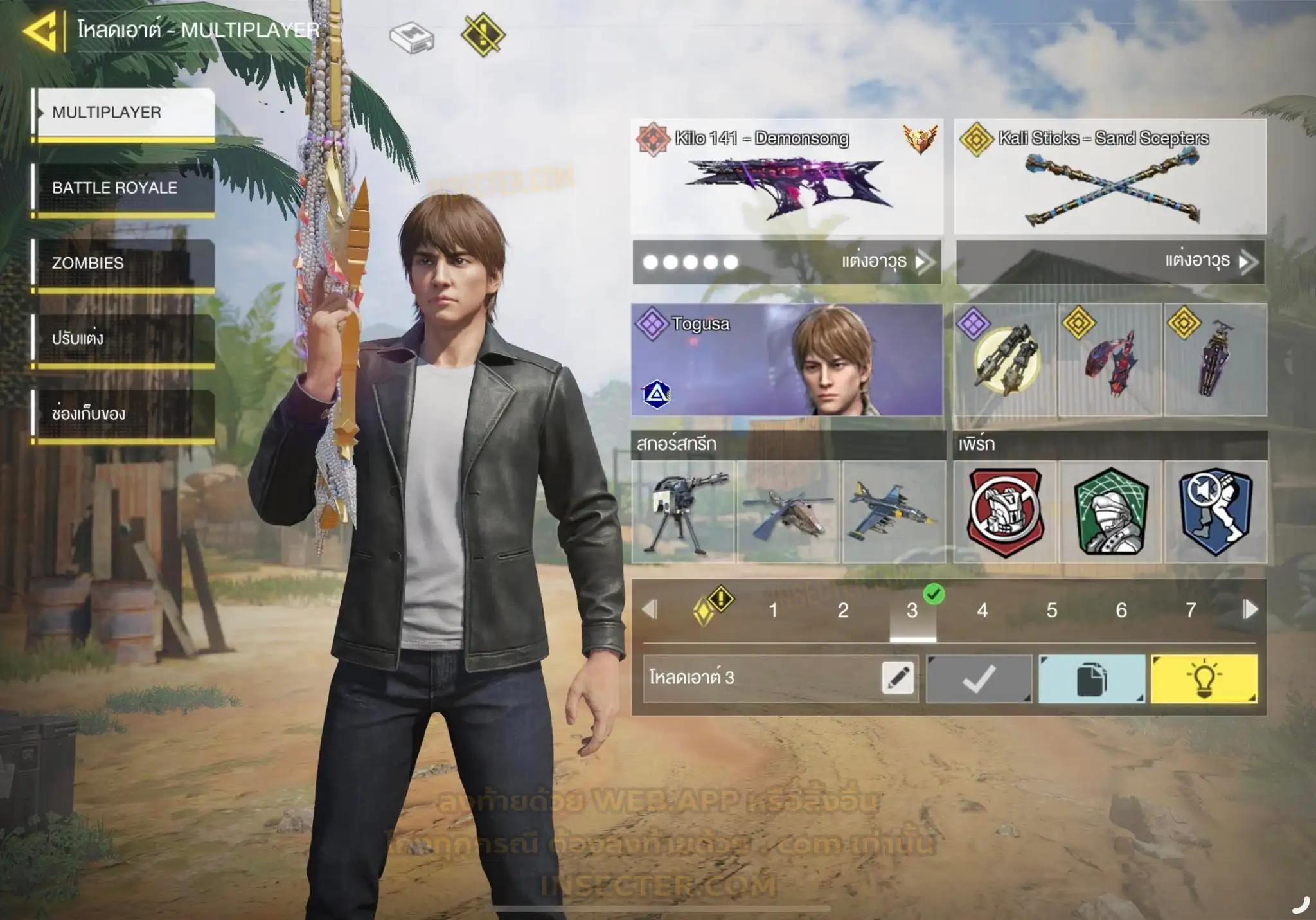Select the Kilo 141 Demonsong primary weapon
Viewport: 1316px width, 920px height.
(787, 177)
